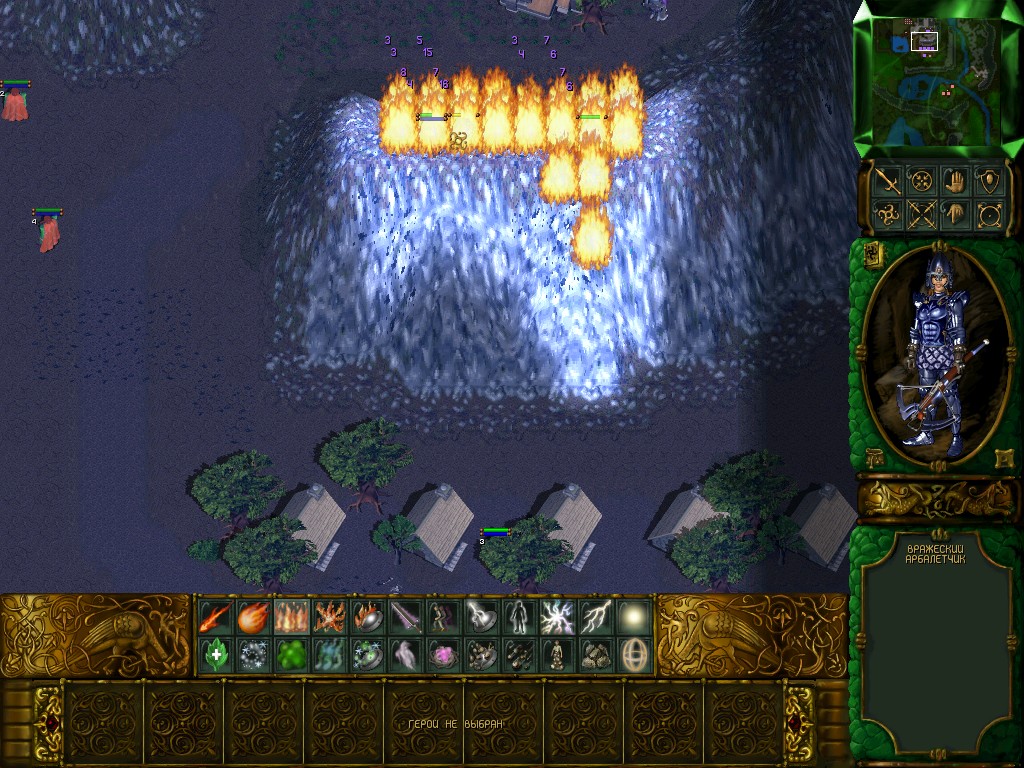1024x768 pixels.
Task: Cast the wireframe sphere spell
Action: point(634,655)
